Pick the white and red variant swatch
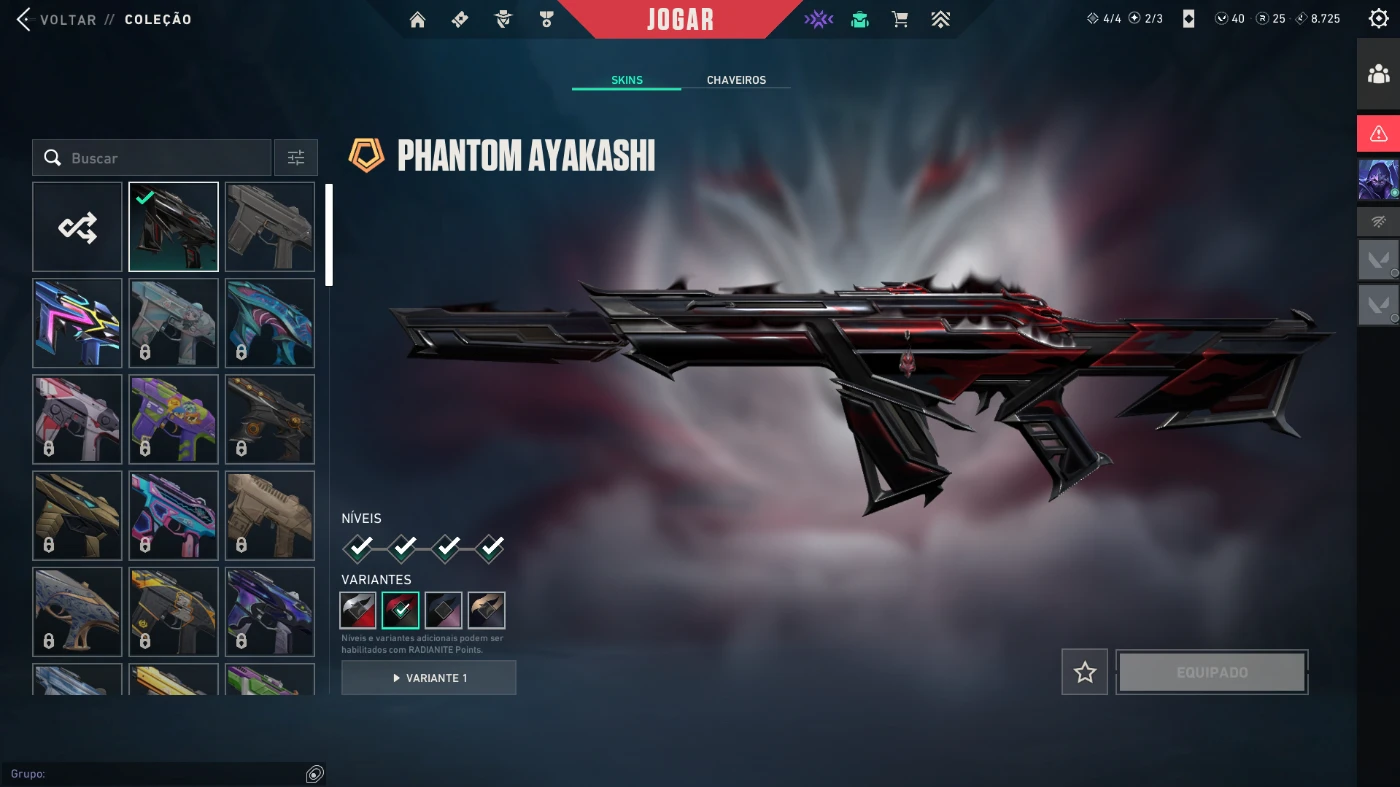The height and width of the screenshot is (787, 1400). coord(358,610)
